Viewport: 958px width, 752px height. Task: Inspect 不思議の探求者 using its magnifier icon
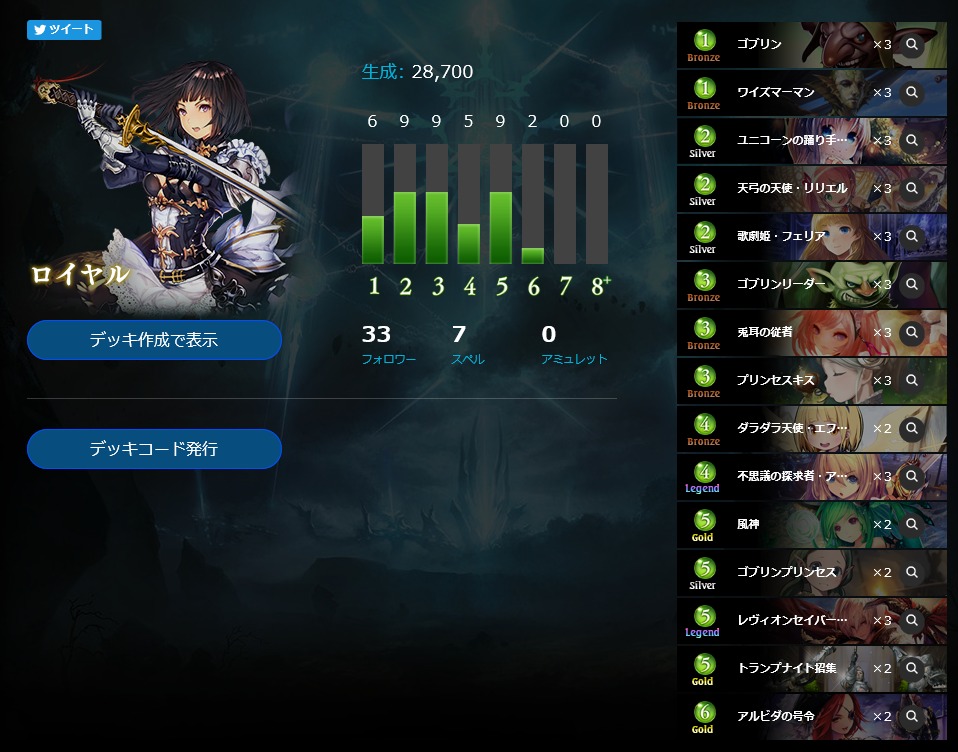[x=911, y=476]
